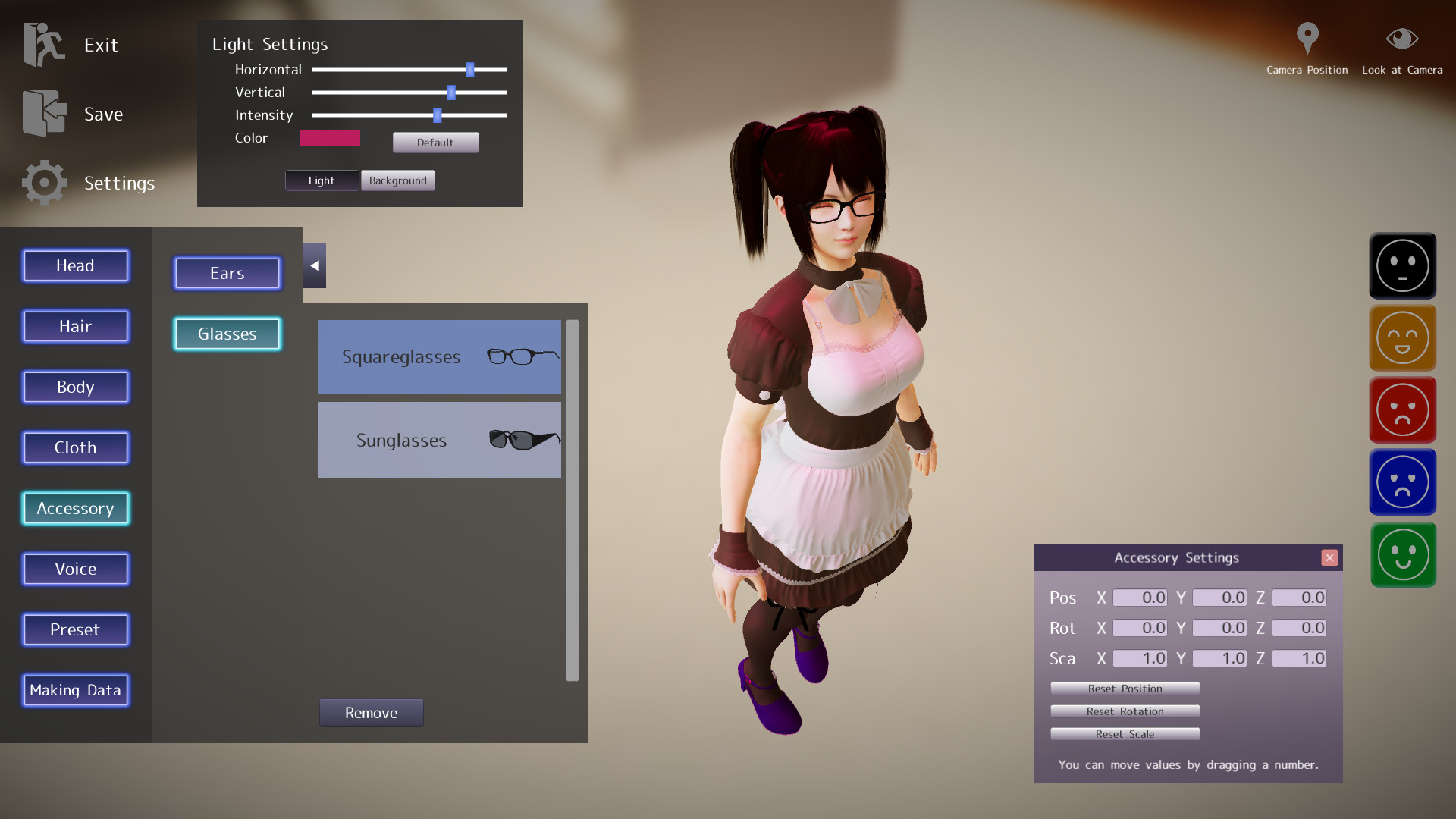This screenshot has width=1456, height=819.
Task: Switch to the Light tab
Action: pyautogui.click(x=321, y=180)
